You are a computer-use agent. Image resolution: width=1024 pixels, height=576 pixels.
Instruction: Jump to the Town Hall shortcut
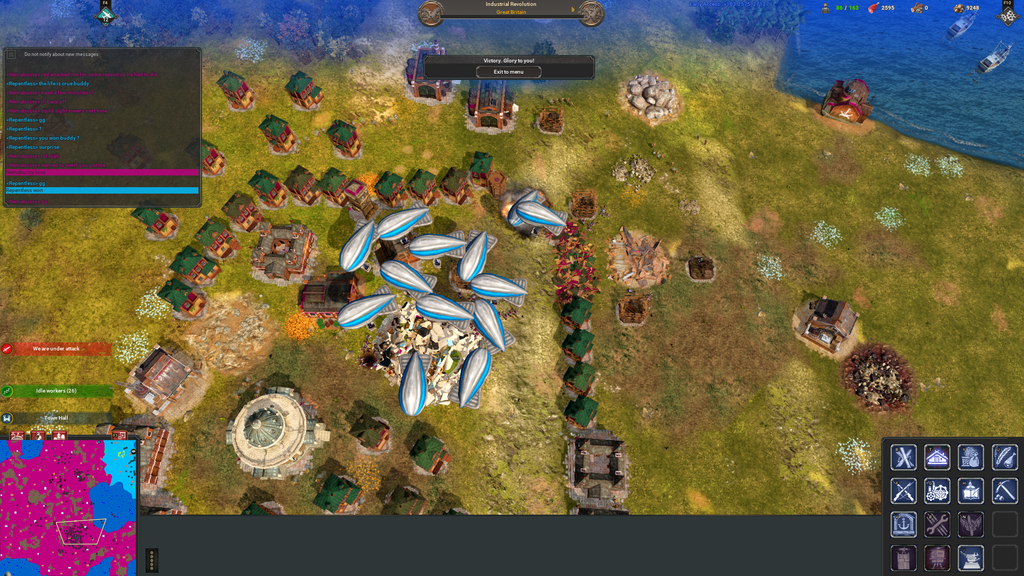pyautogui.click(x=57, y=418)
